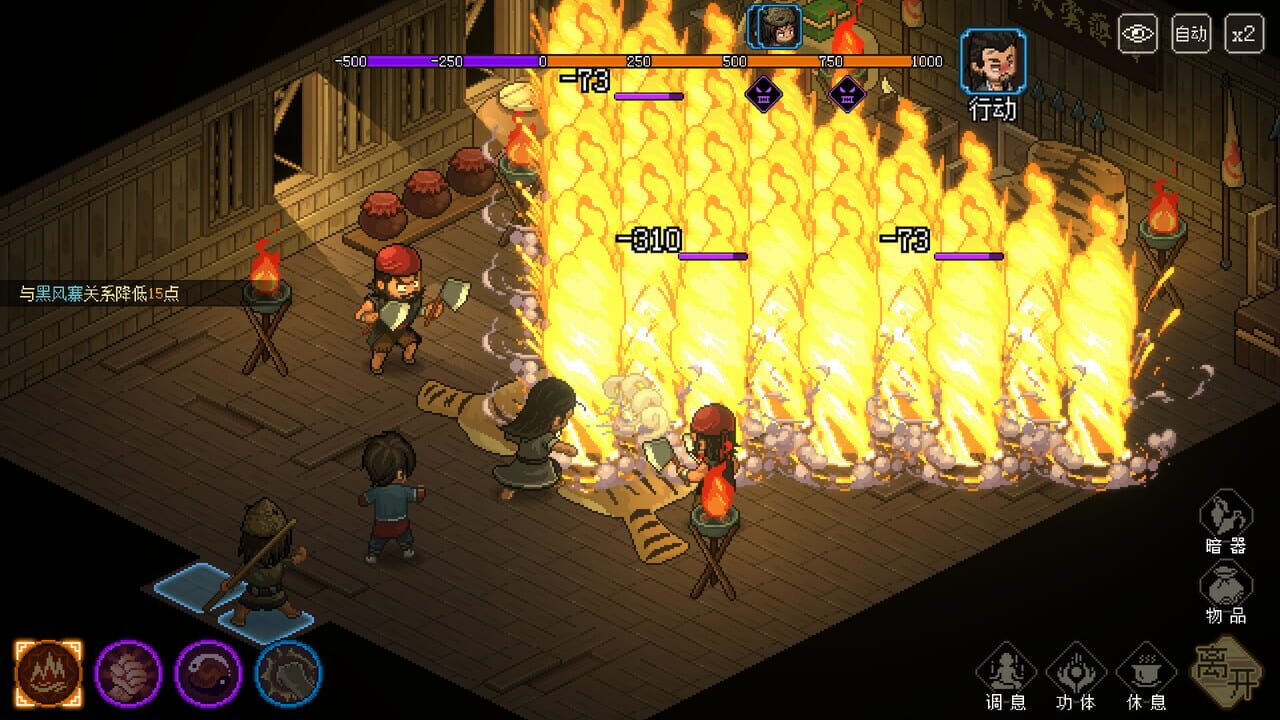Click the enemy health bar below the -310 damage
Image resolution: width=1280 pixels, height=720 pixels.
[x=714, y=255]
